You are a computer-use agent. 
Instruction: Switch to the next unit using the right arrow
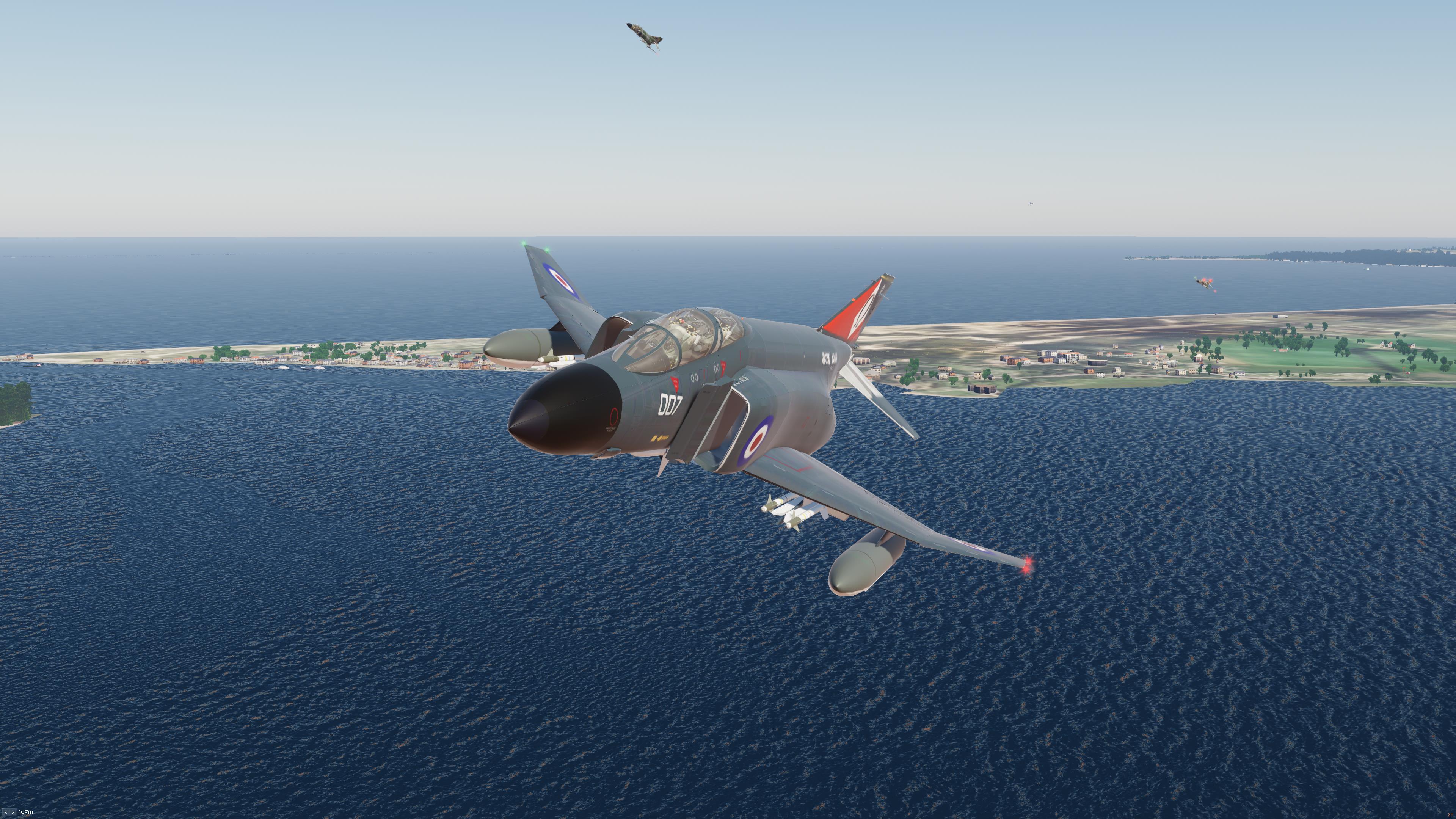pos(13,813)
